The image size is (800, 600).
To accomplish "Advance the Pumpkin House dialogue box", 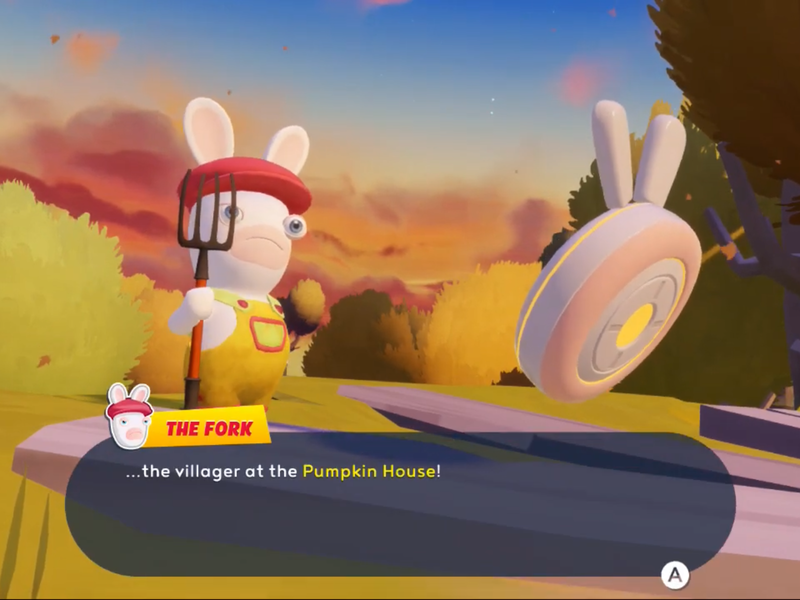I will click(x=675, y=575).
